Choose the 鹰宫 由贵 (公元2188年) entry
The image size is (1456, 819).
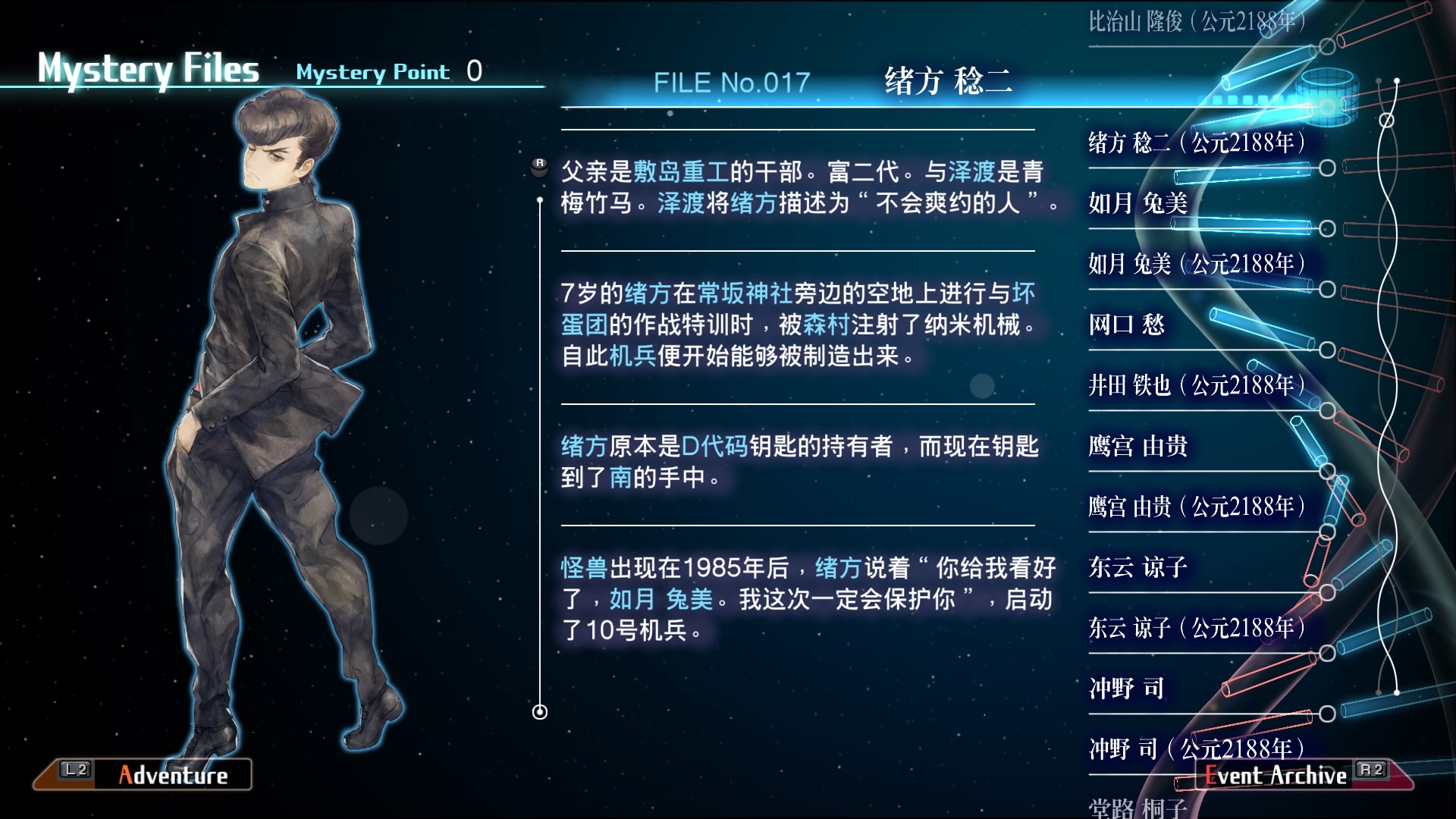coord(1197,507)
